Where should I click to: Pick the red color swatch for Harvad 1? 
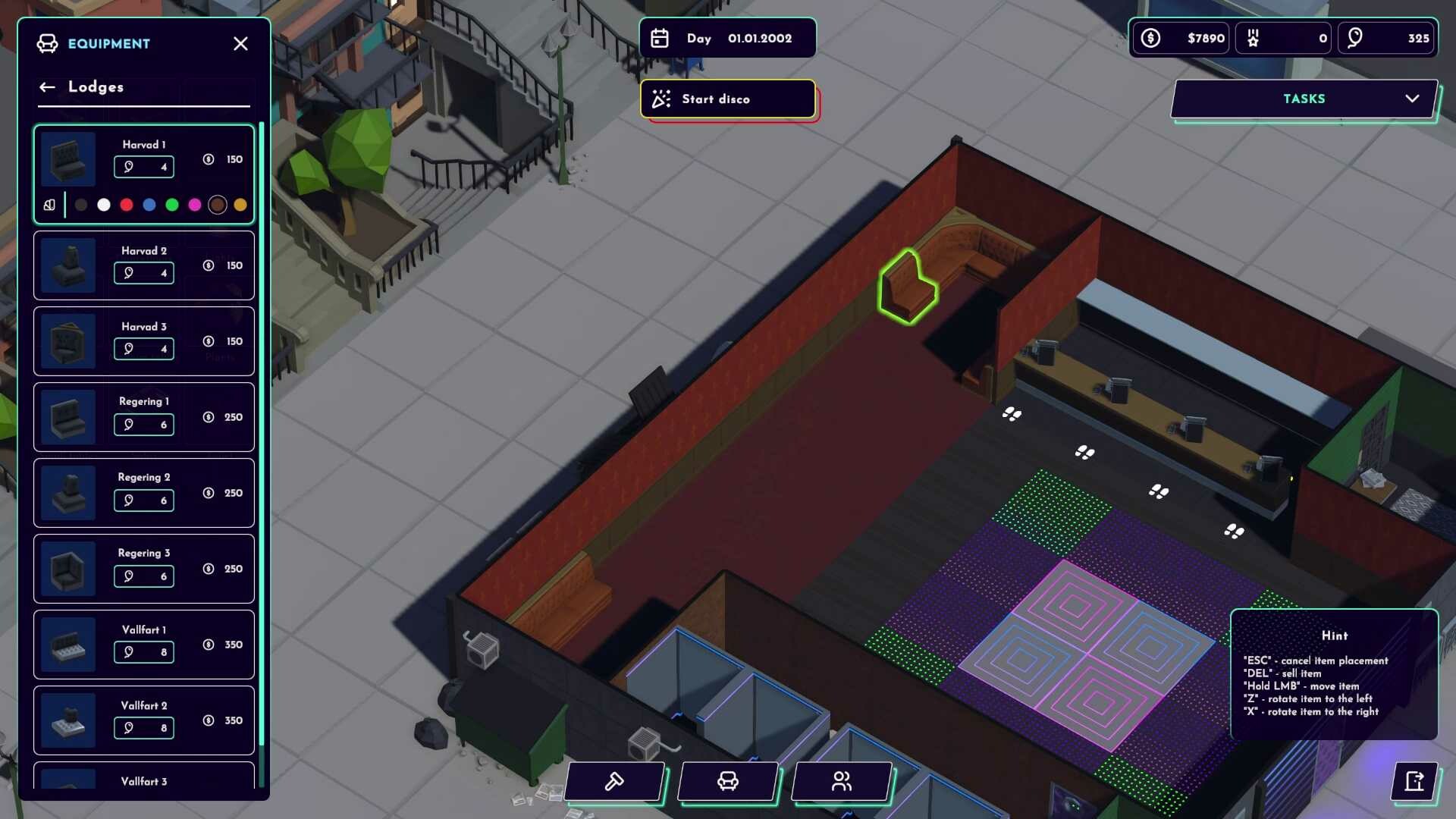pos(127,204)
